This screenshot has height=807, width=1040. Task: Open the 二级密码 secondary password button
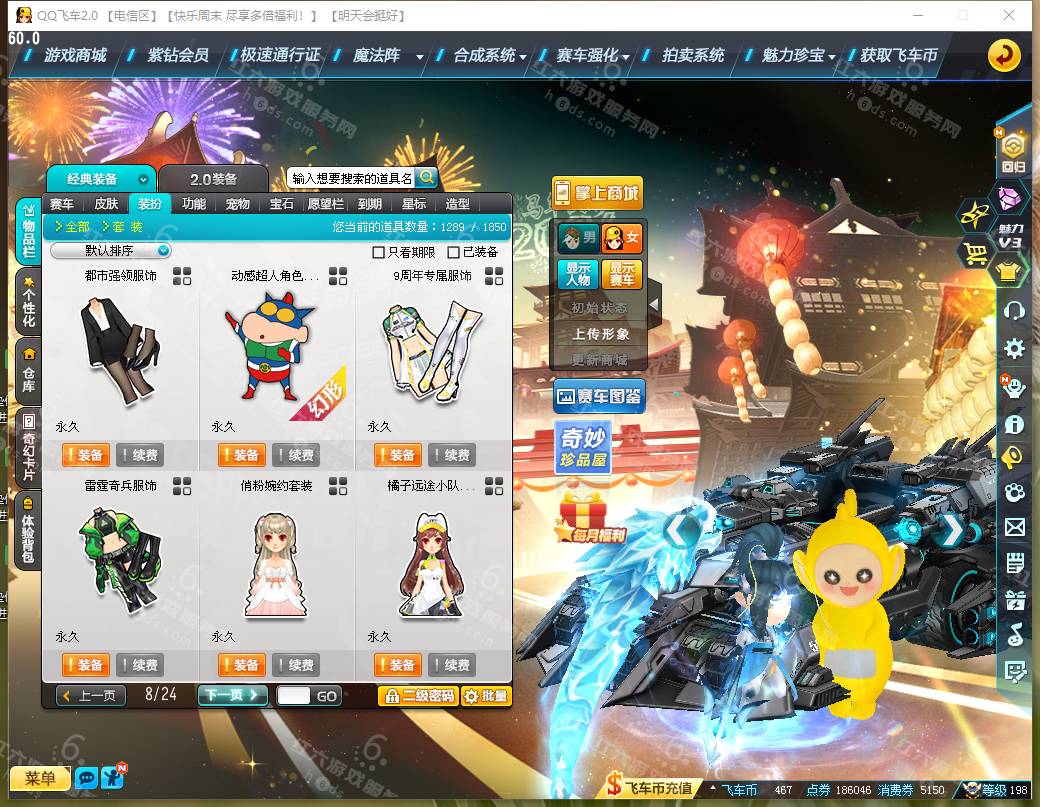[x=418, y=695]
